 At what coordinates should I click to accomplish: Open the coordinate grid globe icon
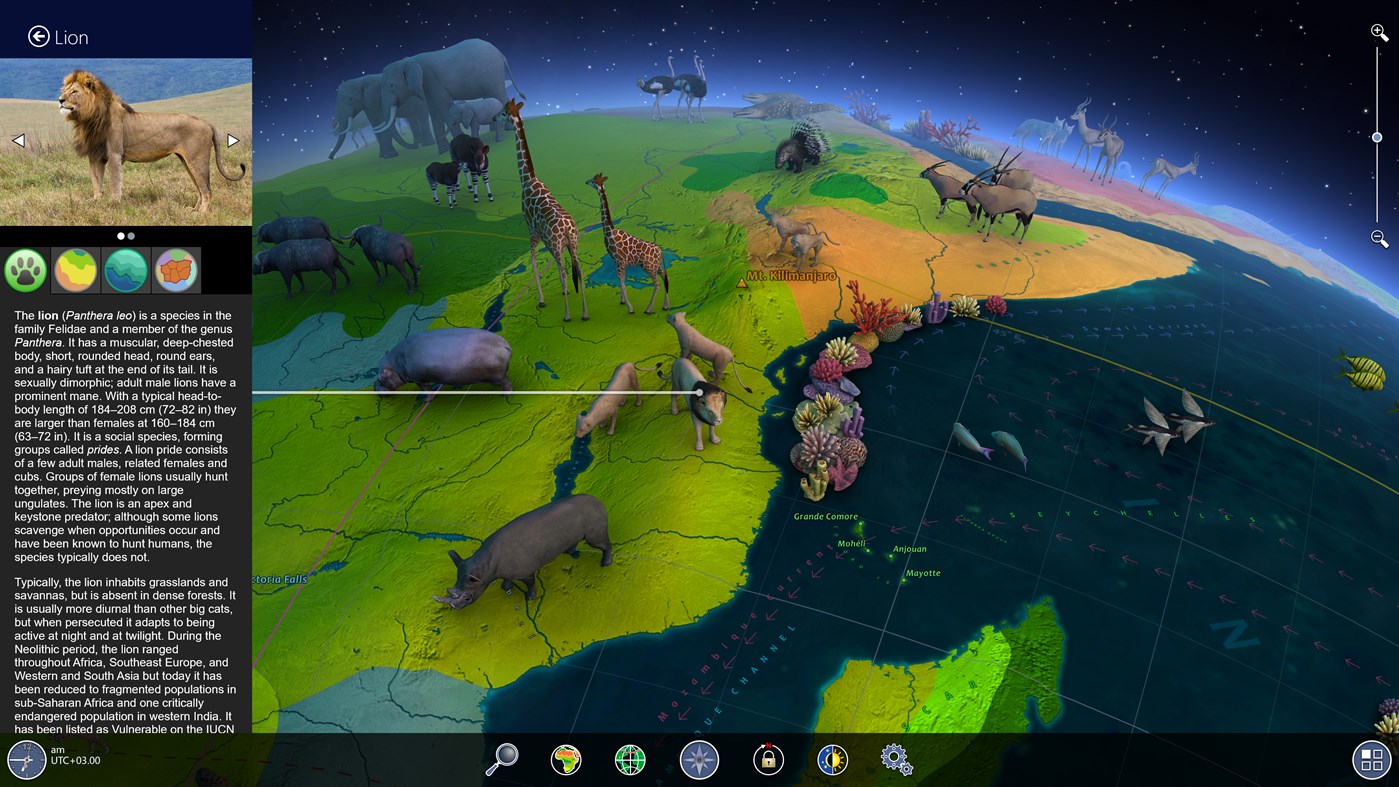630,759
